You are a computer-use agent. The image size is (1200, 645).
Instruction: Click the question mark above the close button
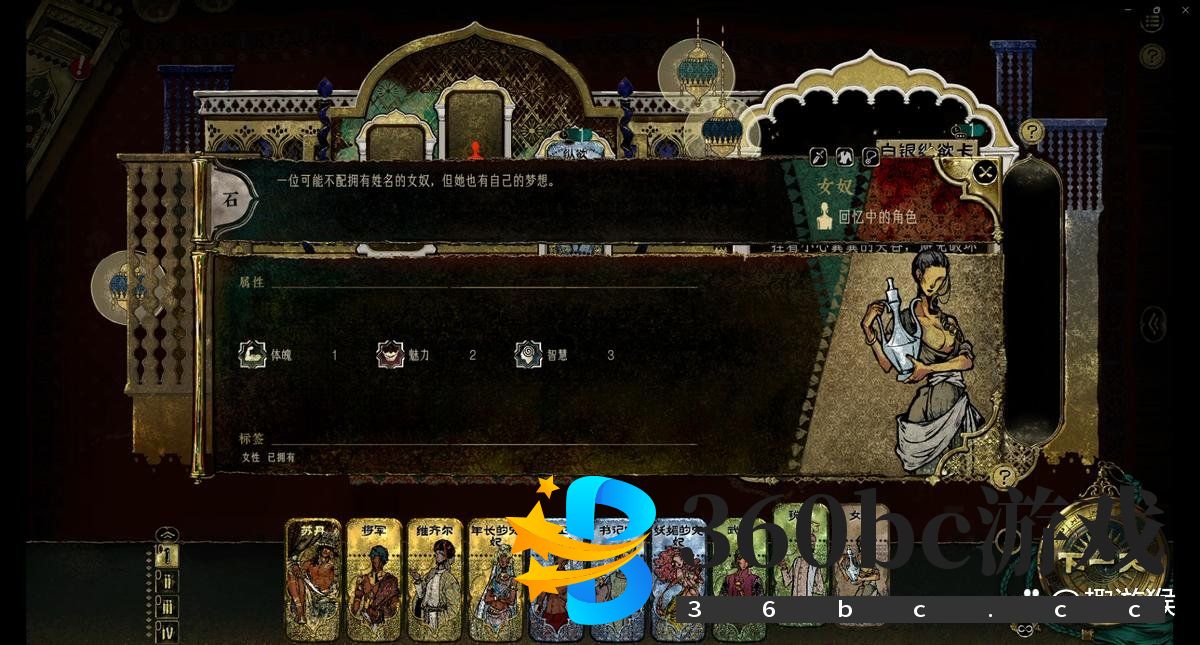(1031, 131)
